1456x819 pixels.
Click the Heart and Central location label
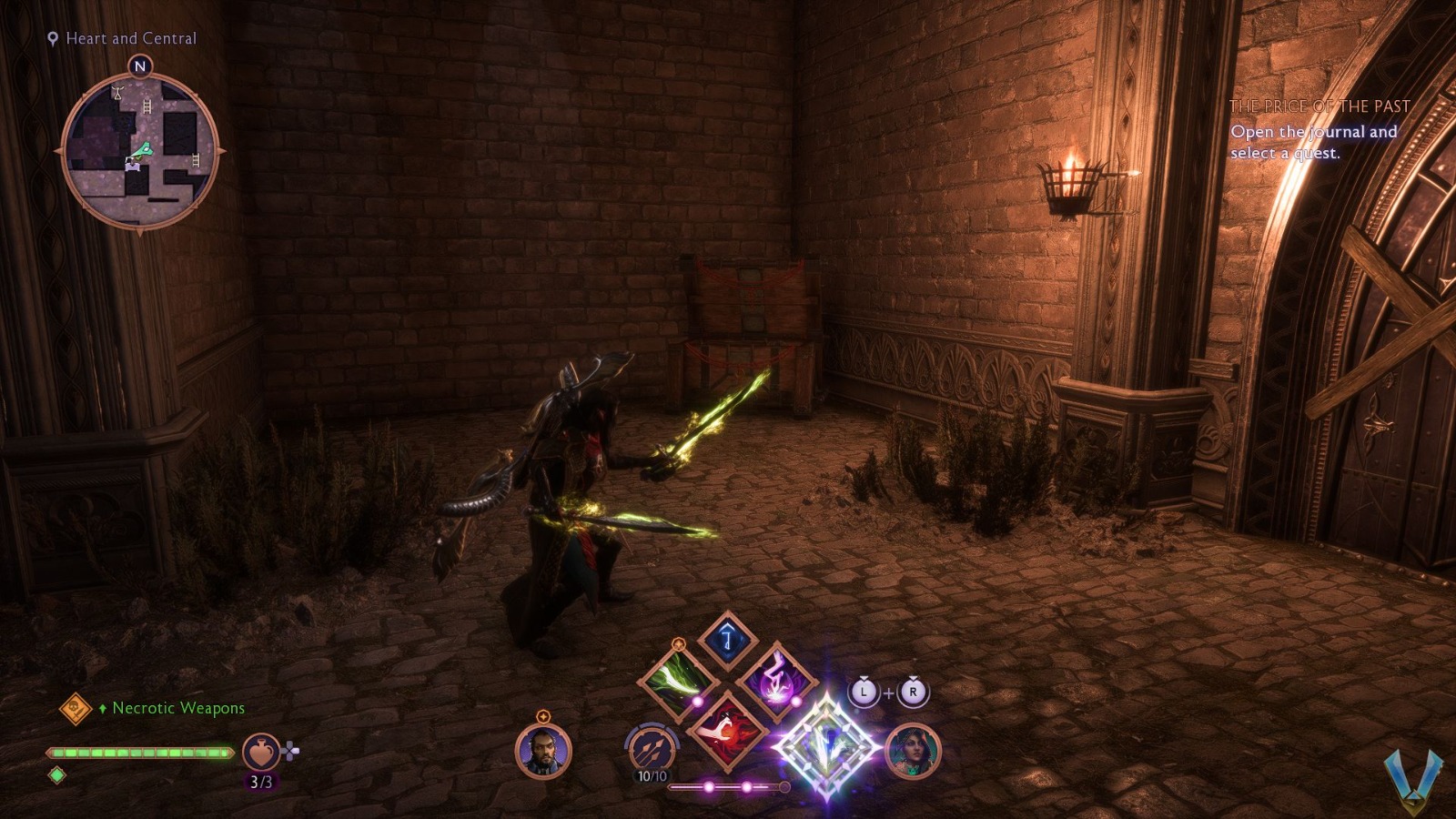click(x=131, y=38)
